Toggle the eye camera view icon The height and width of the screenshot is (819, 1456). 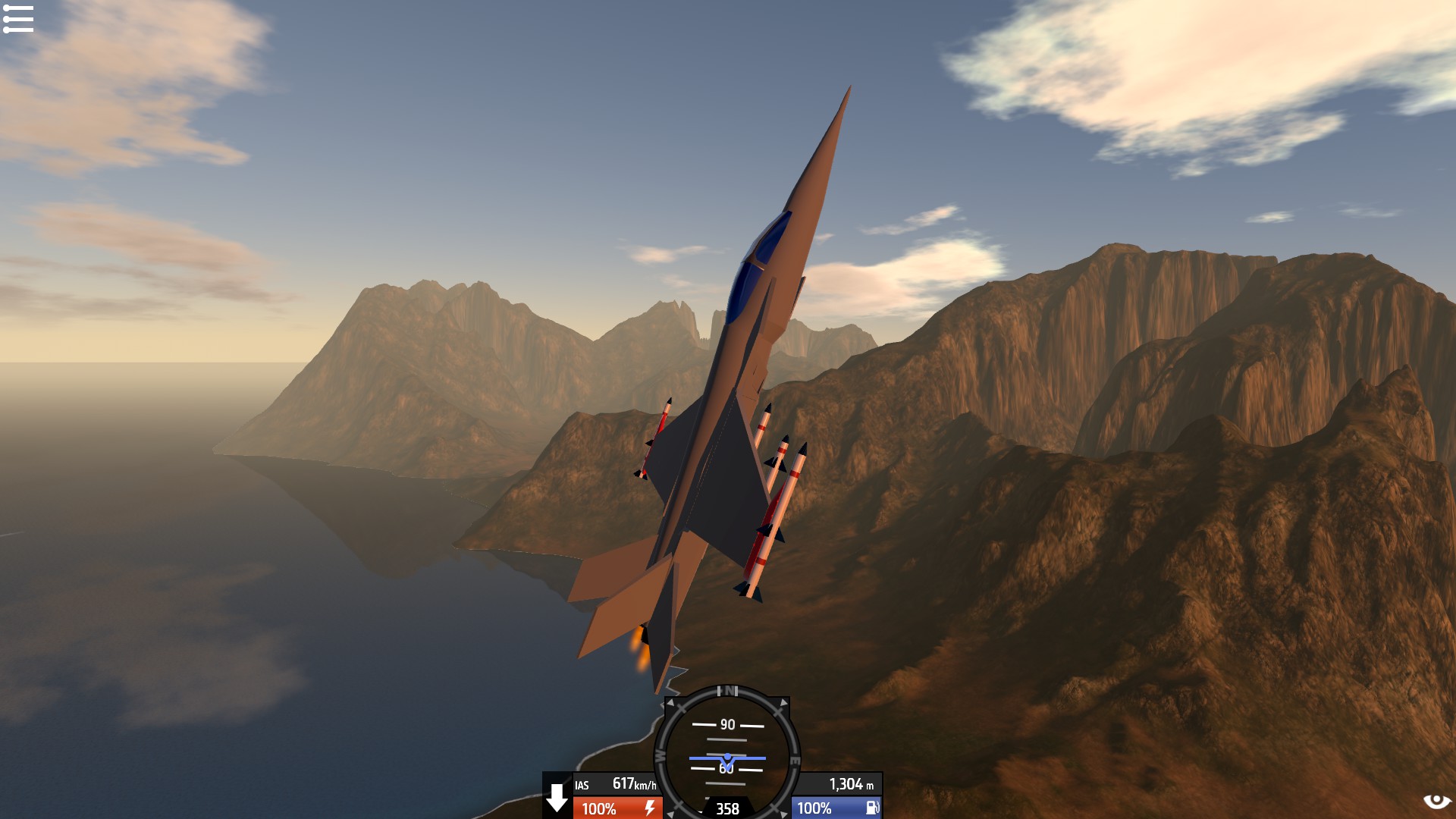point(1436,801)
